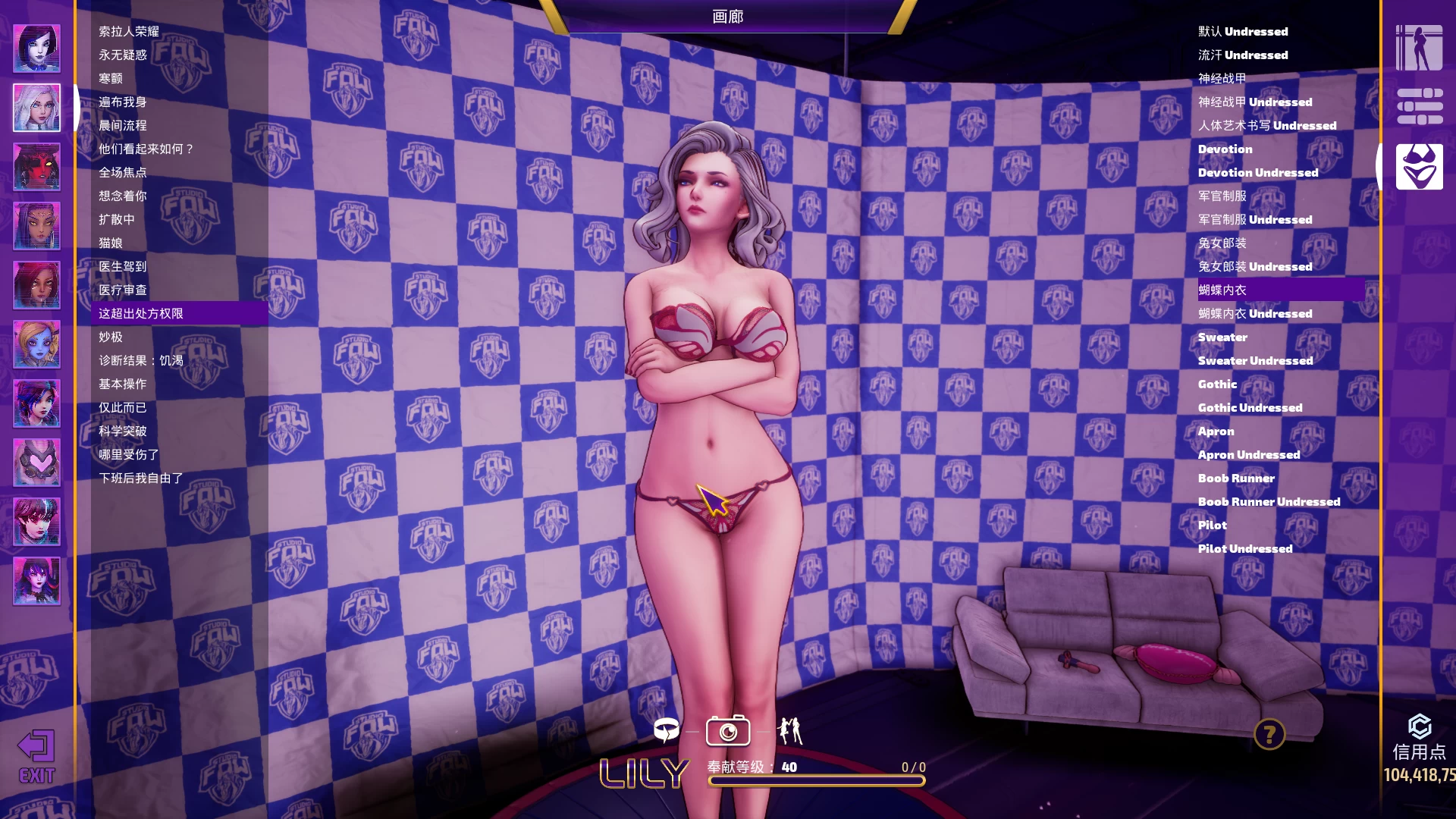
Task: Select the Sweater outfit
Action: point(1222,337)
